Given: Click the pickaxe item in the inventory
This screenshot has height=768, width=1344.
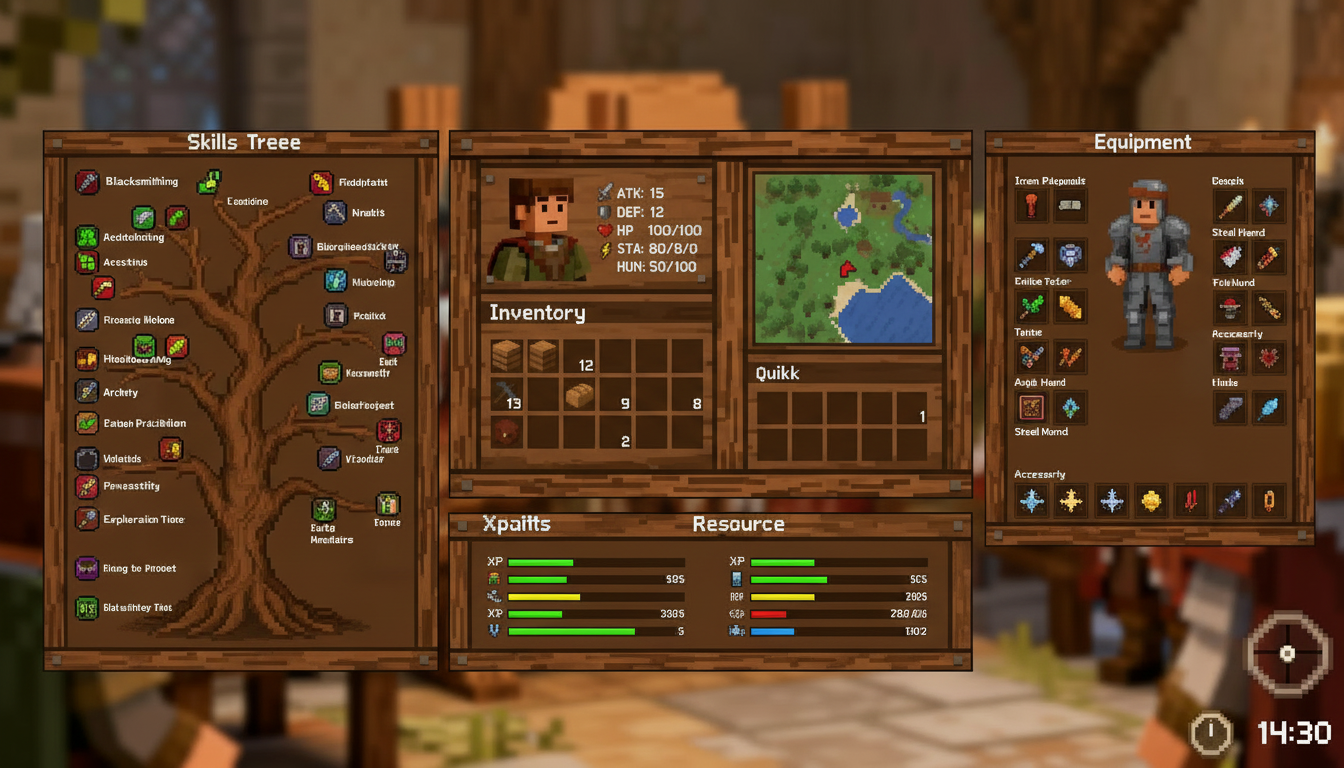Looking at the screenshot, I should click(506, 395).
